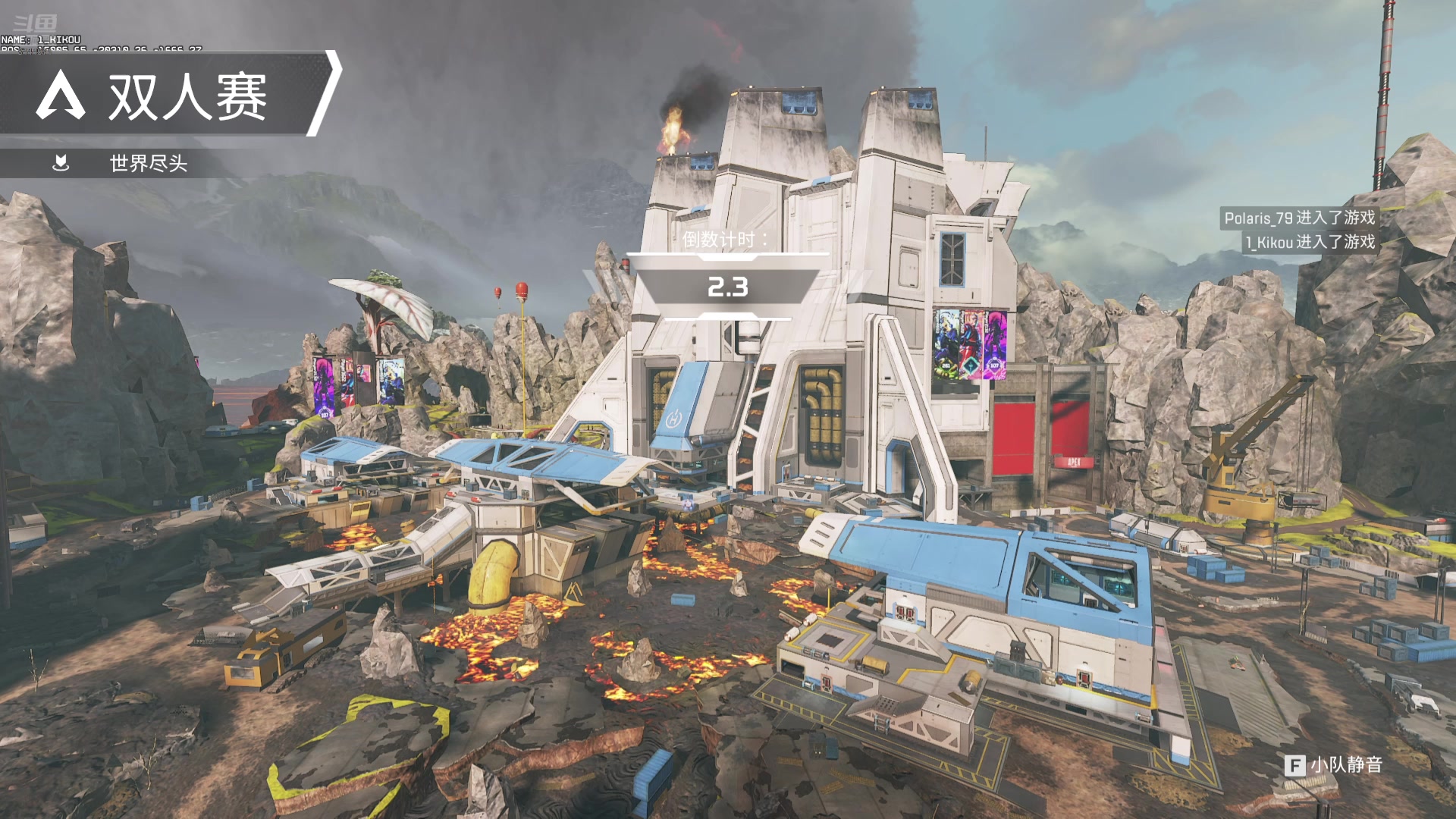Select the Polaris_79 joined-game notification
This screenshot has height=819, width=1456.
(x=1298, y=218)
